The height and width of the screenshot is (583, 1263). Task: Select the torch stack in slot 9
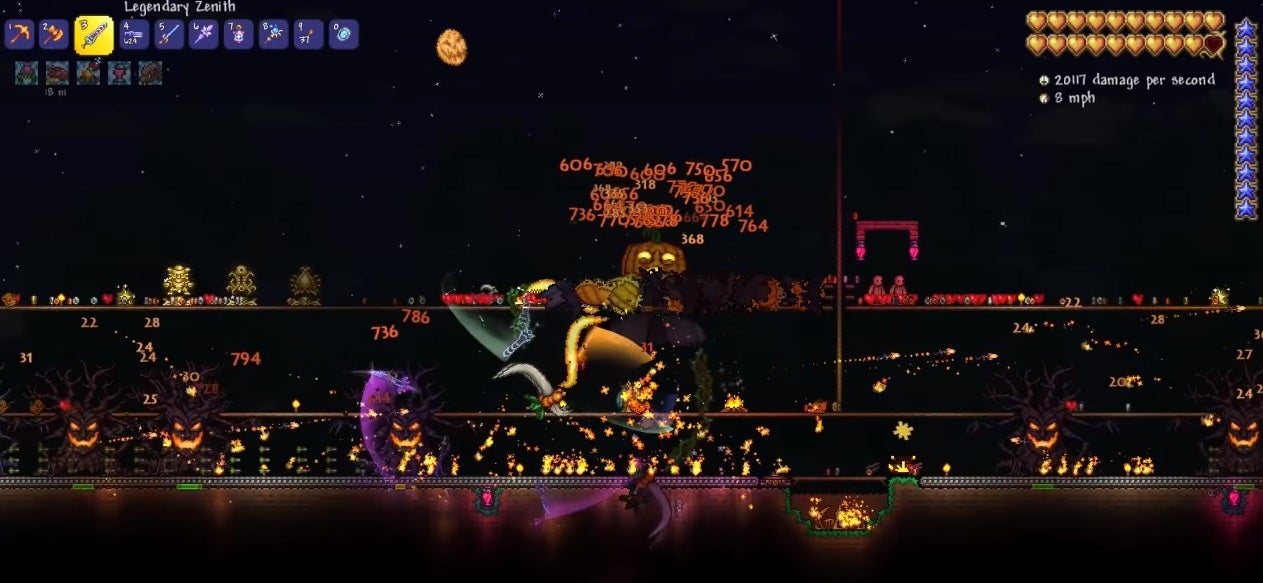pos(309,35)
